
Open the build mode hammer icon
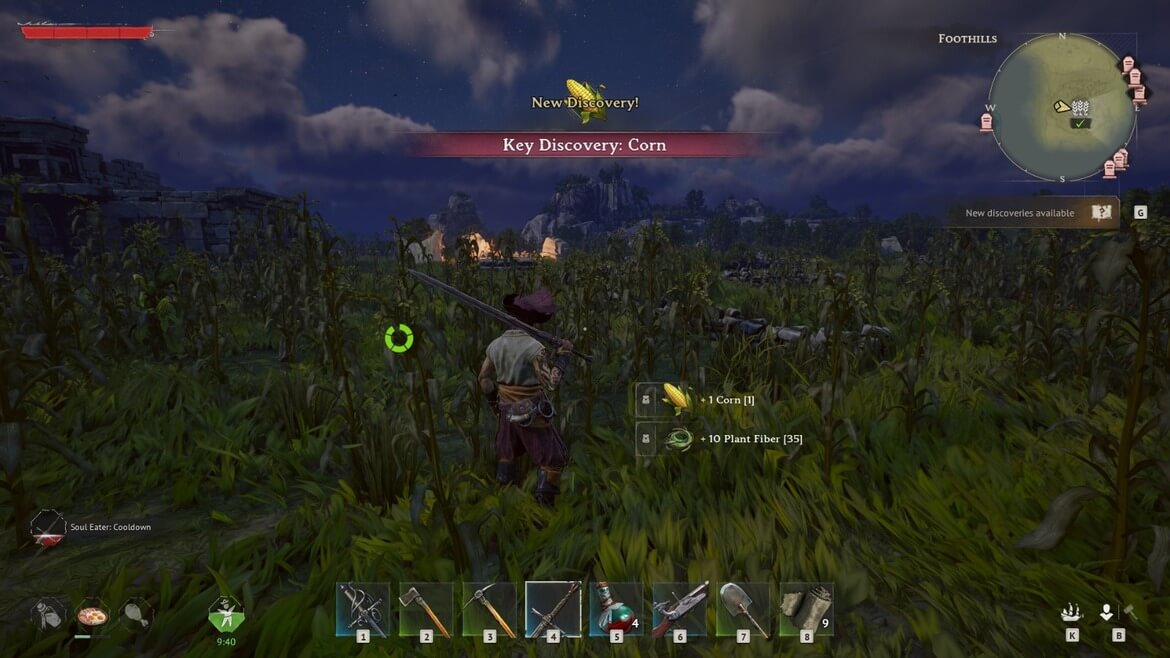[1129, 612]
